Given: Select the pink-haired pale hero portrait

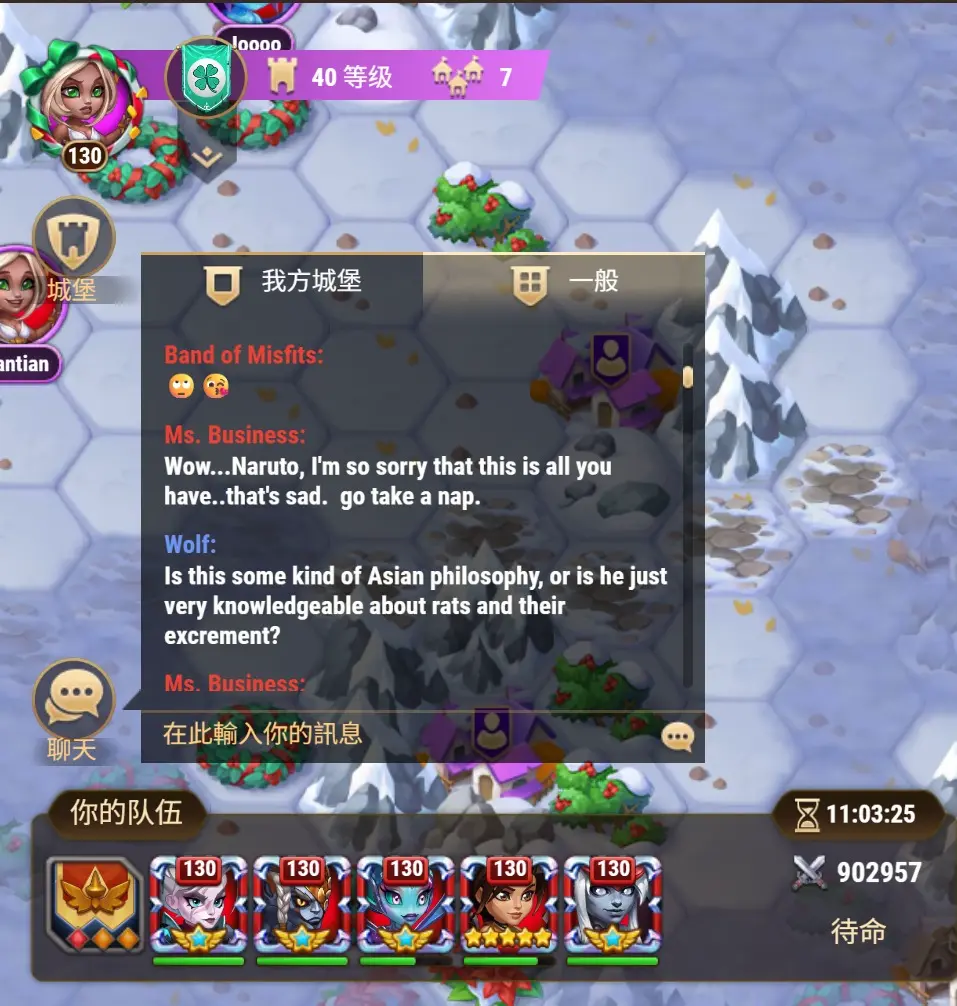Looking at the screenshot, I should [x=198, y=907].
